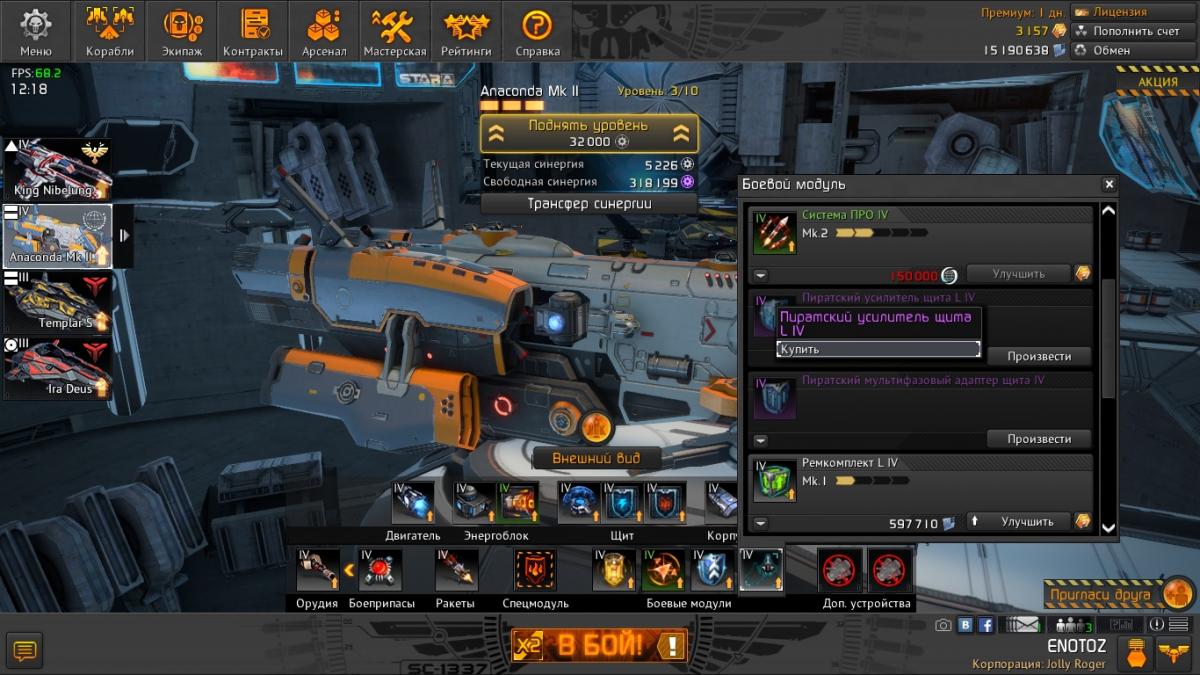Select the King Nibelung ship
This screenshot has width=1200, height=675.
tap(57, 170)
